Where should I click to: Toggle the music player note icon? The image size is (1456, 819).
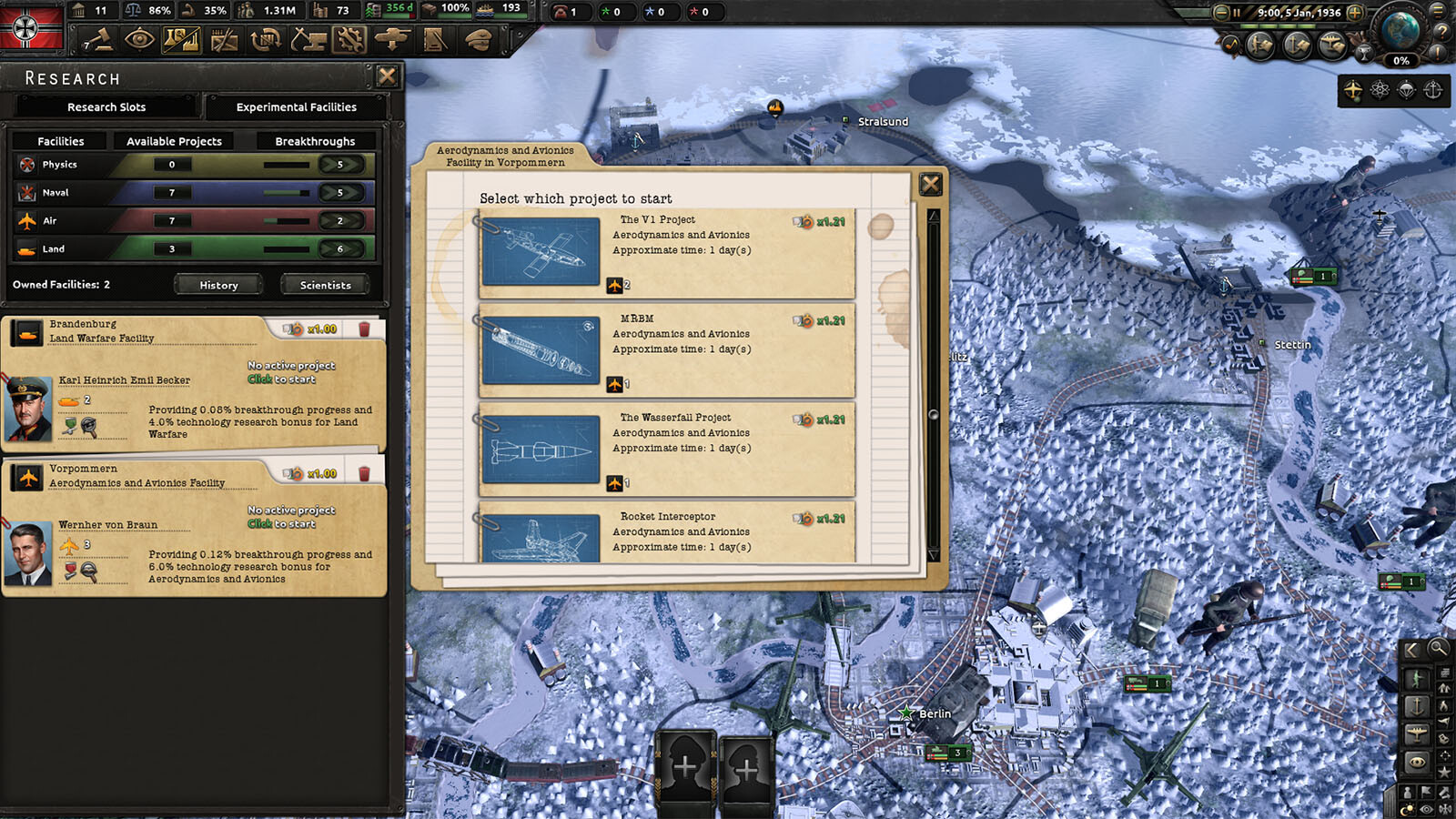click(x=1231, y=44)
